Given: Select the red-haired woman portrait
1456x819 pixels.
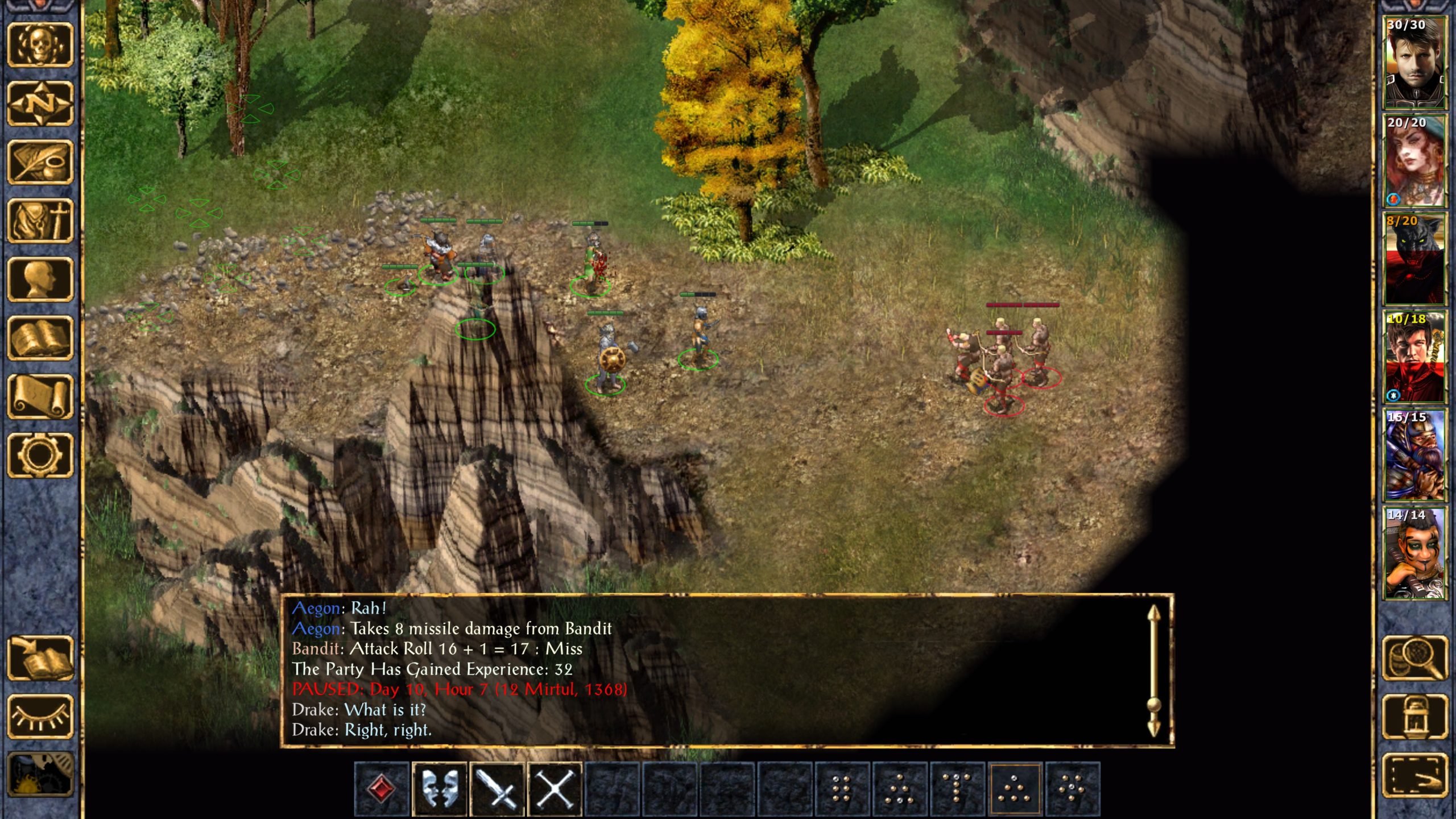Looking at the screenshot, I should coord(1414,161).
